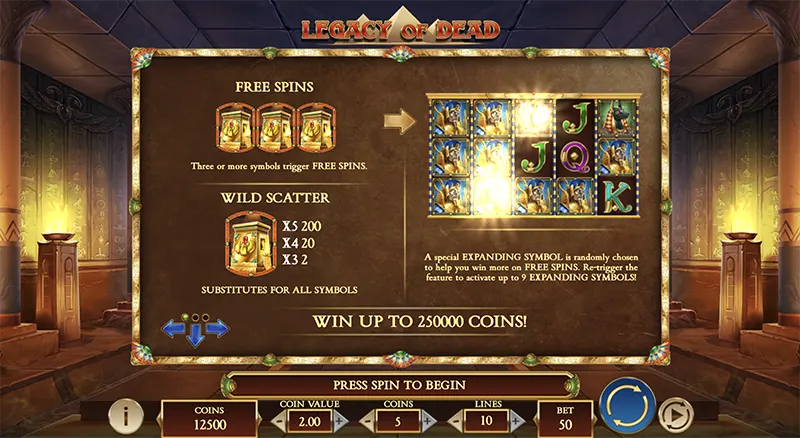Open the paytable info button
Screen dimensions: 800x438
(125, 413)
